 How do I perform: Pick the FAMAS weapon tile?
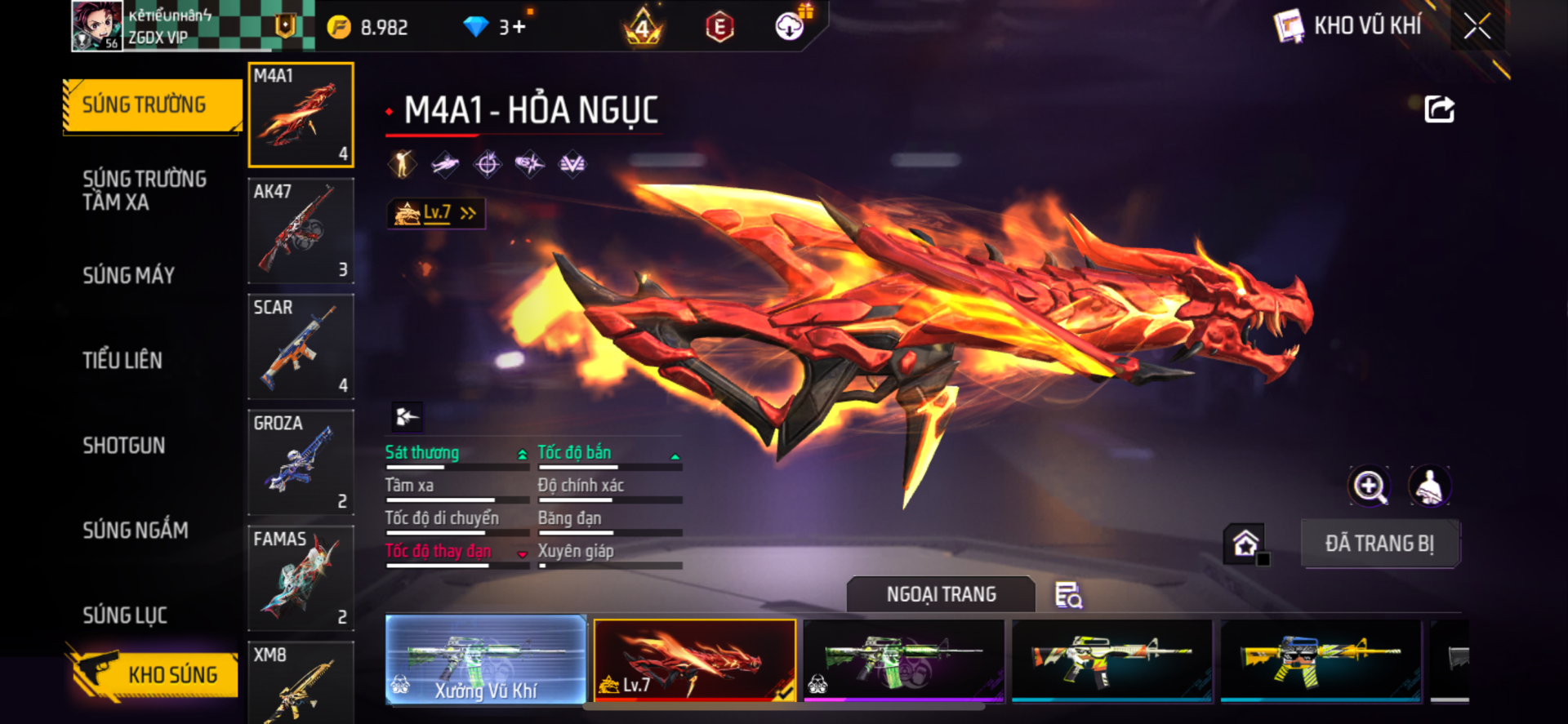301,579
